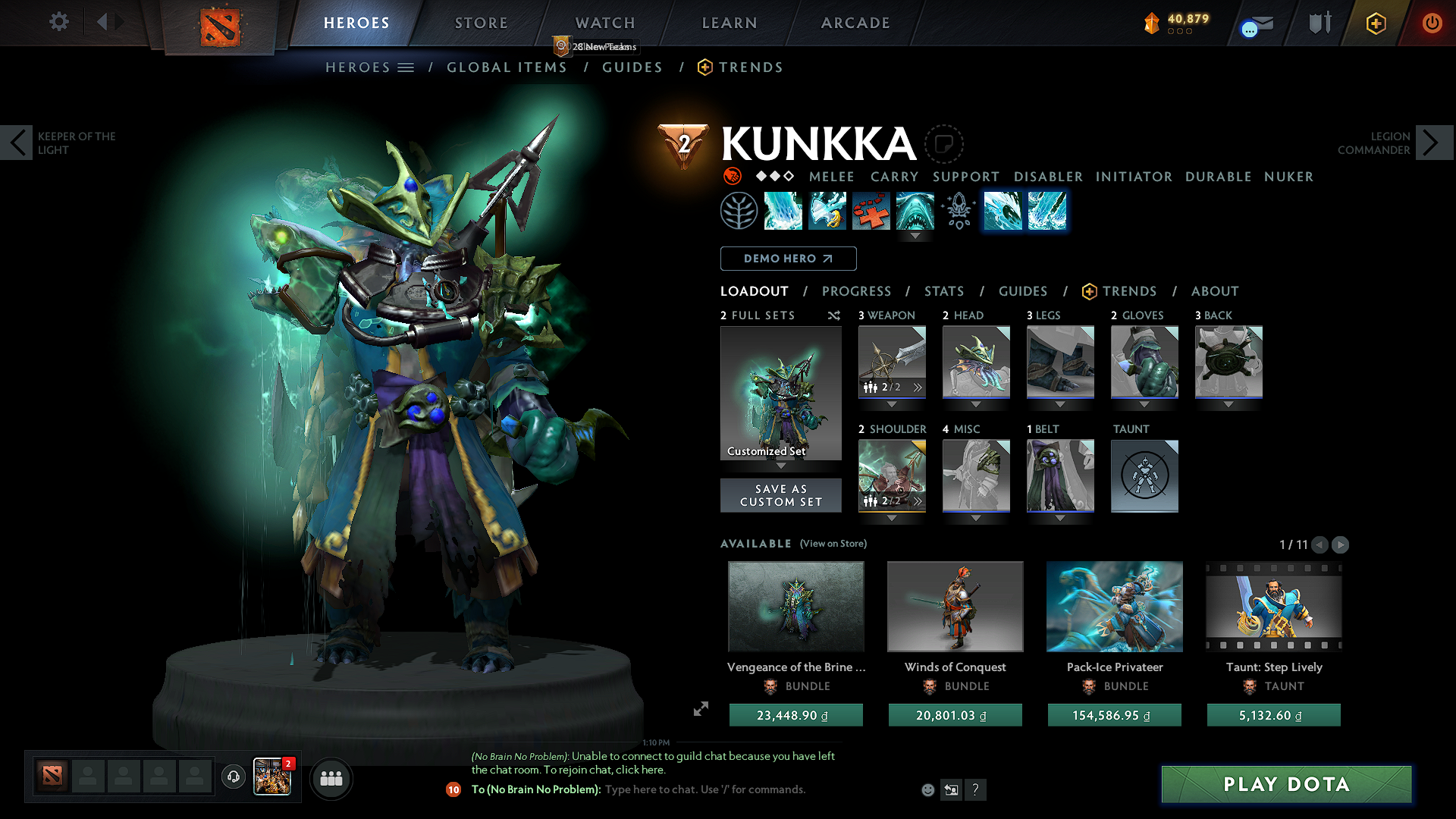The image size is (1456, 819).
Task: Go to previous hero Keeper of the Light
Action: (x=17, y=143)
